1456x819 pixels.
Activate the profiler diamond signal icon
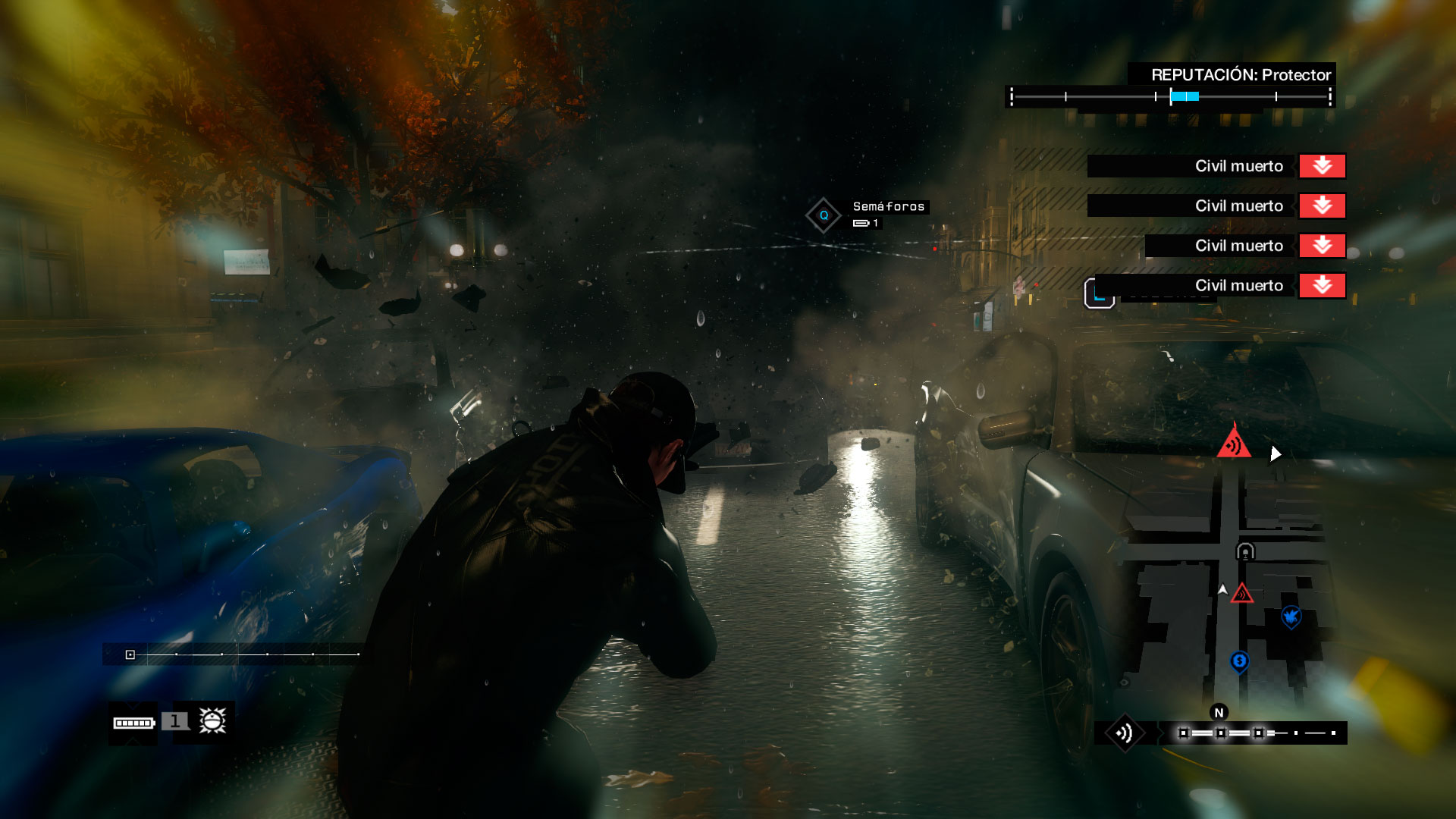tap(1124, 733)
